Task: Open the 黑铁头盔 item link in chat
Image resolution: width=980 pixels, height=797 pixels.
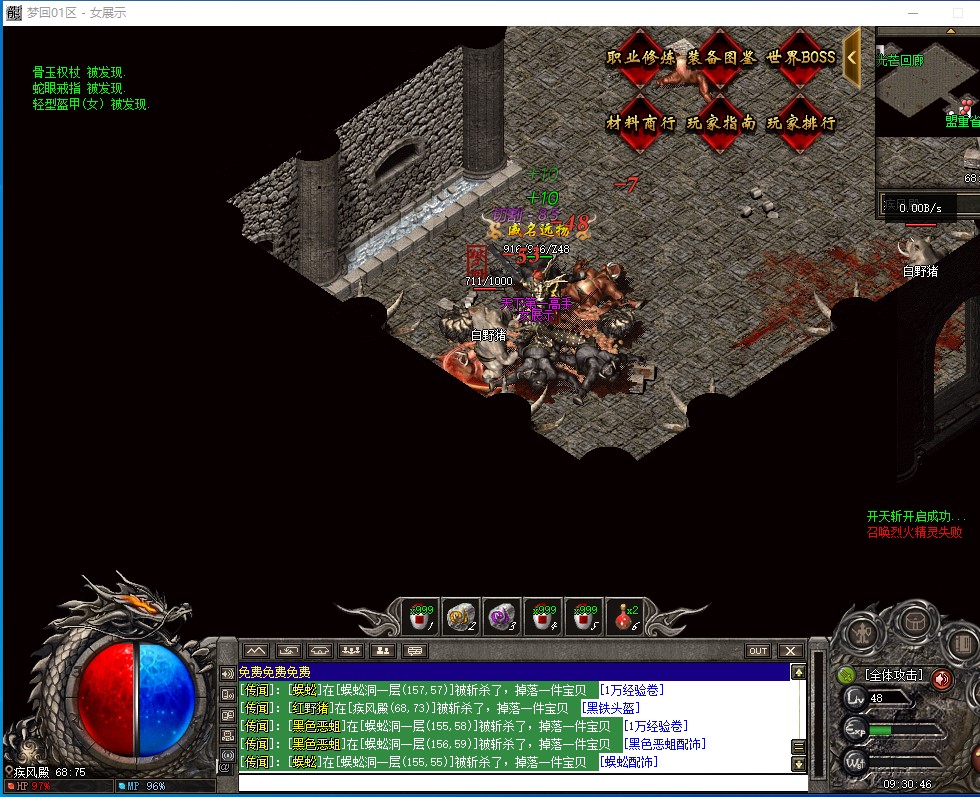Action: coord(610,708)
